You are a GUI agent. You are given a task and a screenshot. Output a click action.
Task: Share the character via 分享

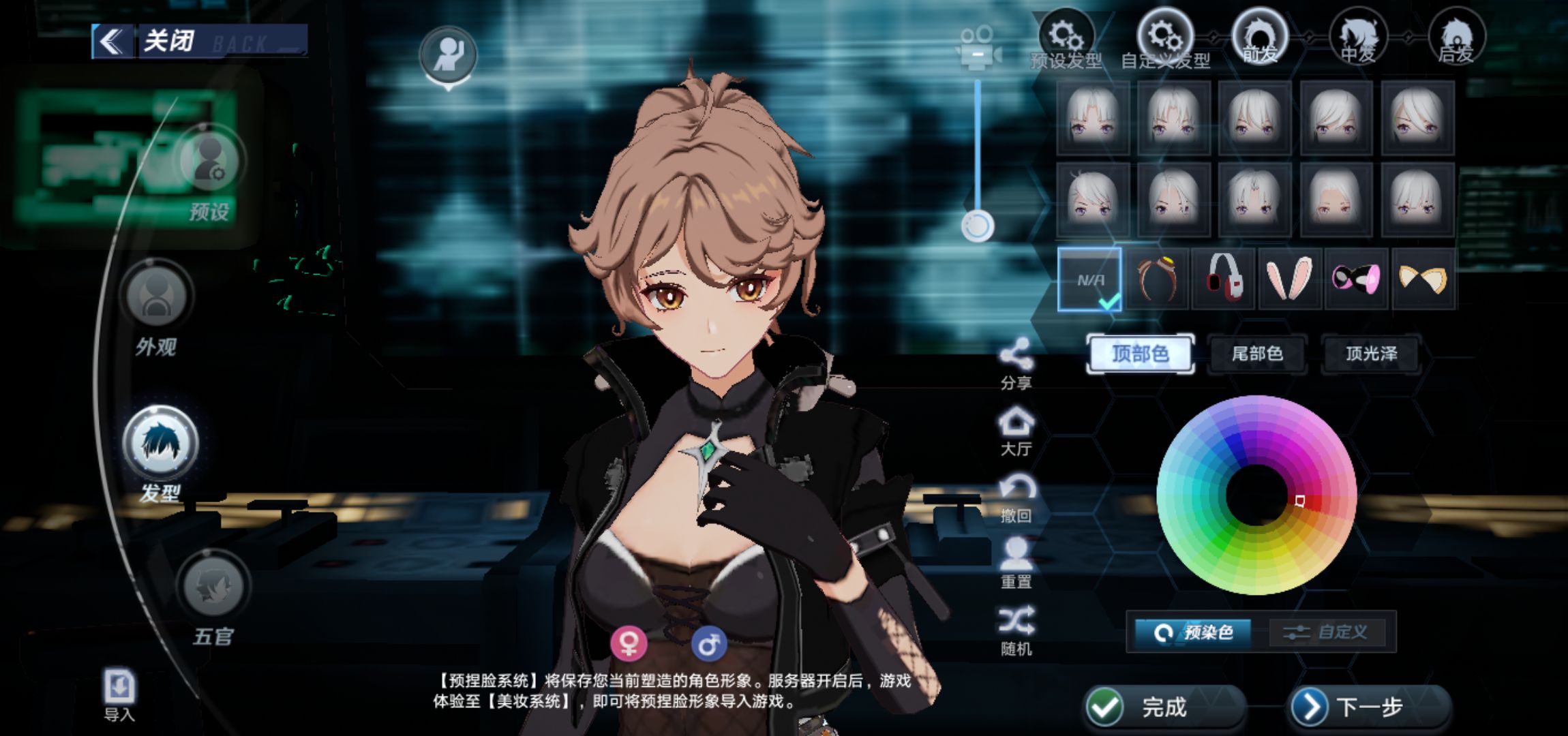(x=1016, y=363)
